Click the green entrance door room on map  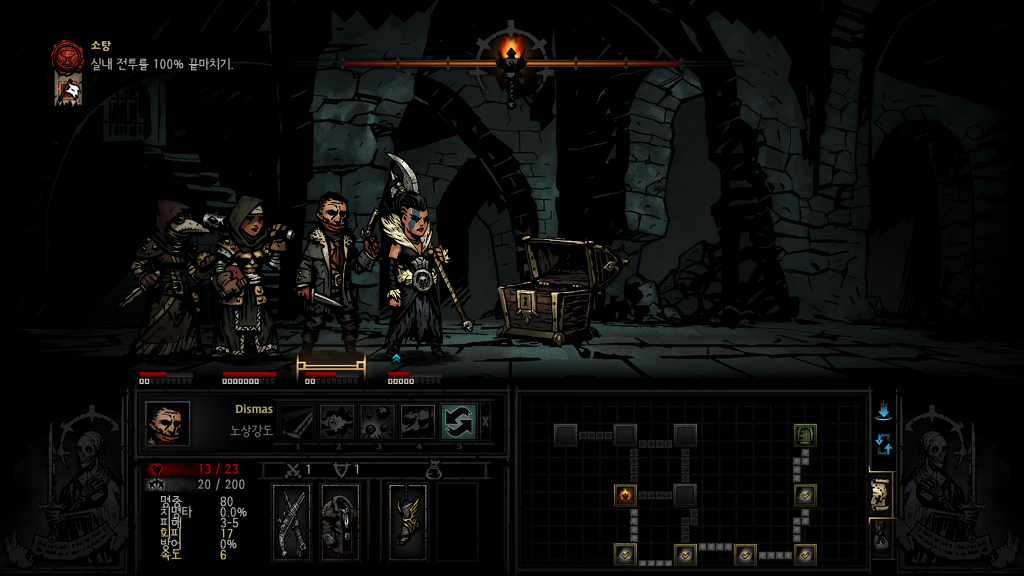point(806,435)
